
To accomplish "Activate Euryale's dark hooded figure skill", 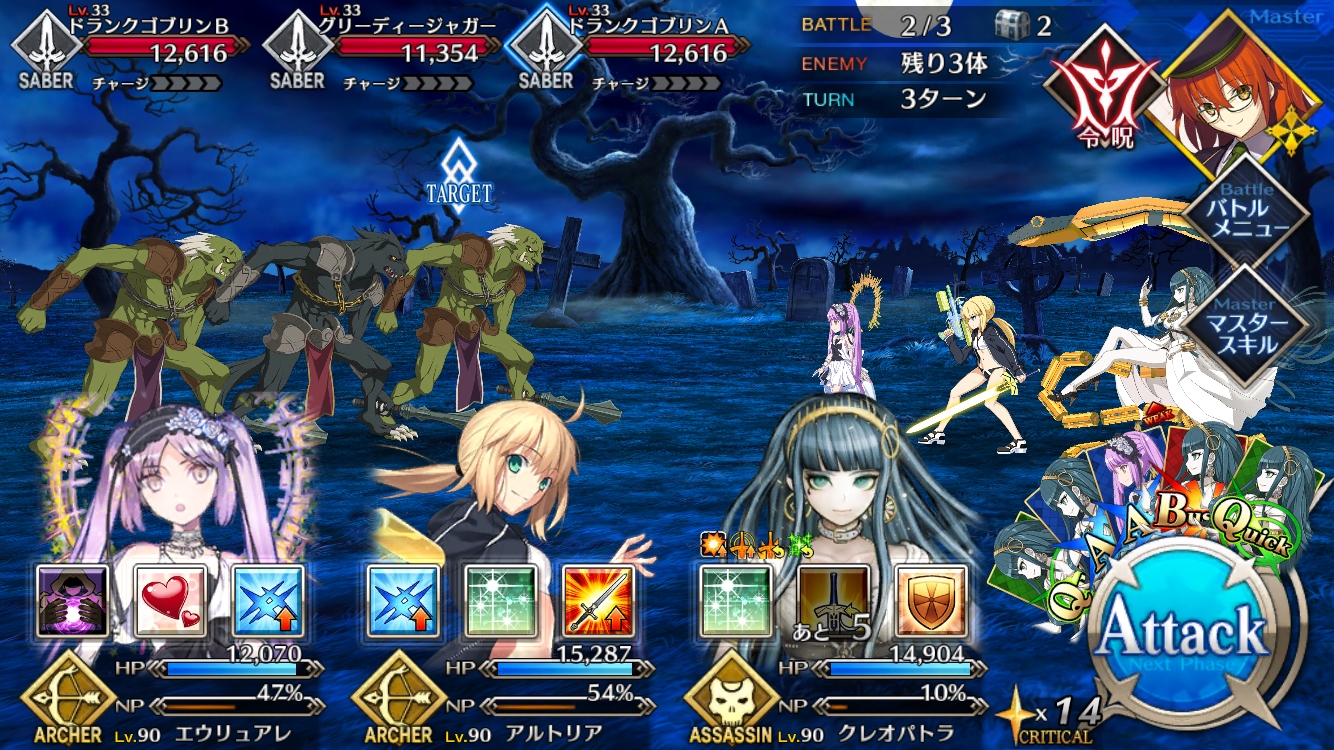I will point(72,601).
